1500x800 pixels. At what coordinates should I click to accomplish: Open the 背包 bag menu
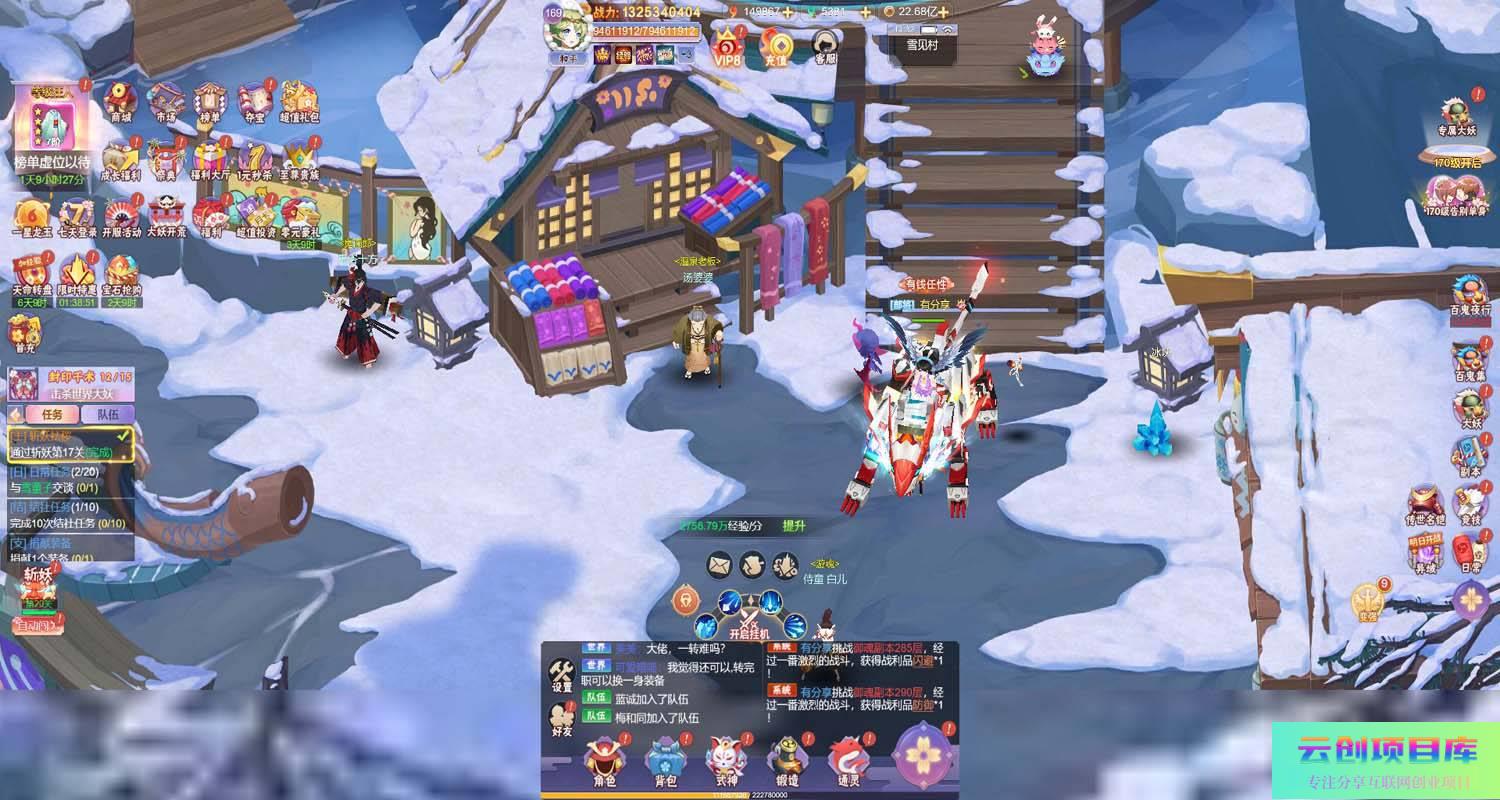(666, 762)
